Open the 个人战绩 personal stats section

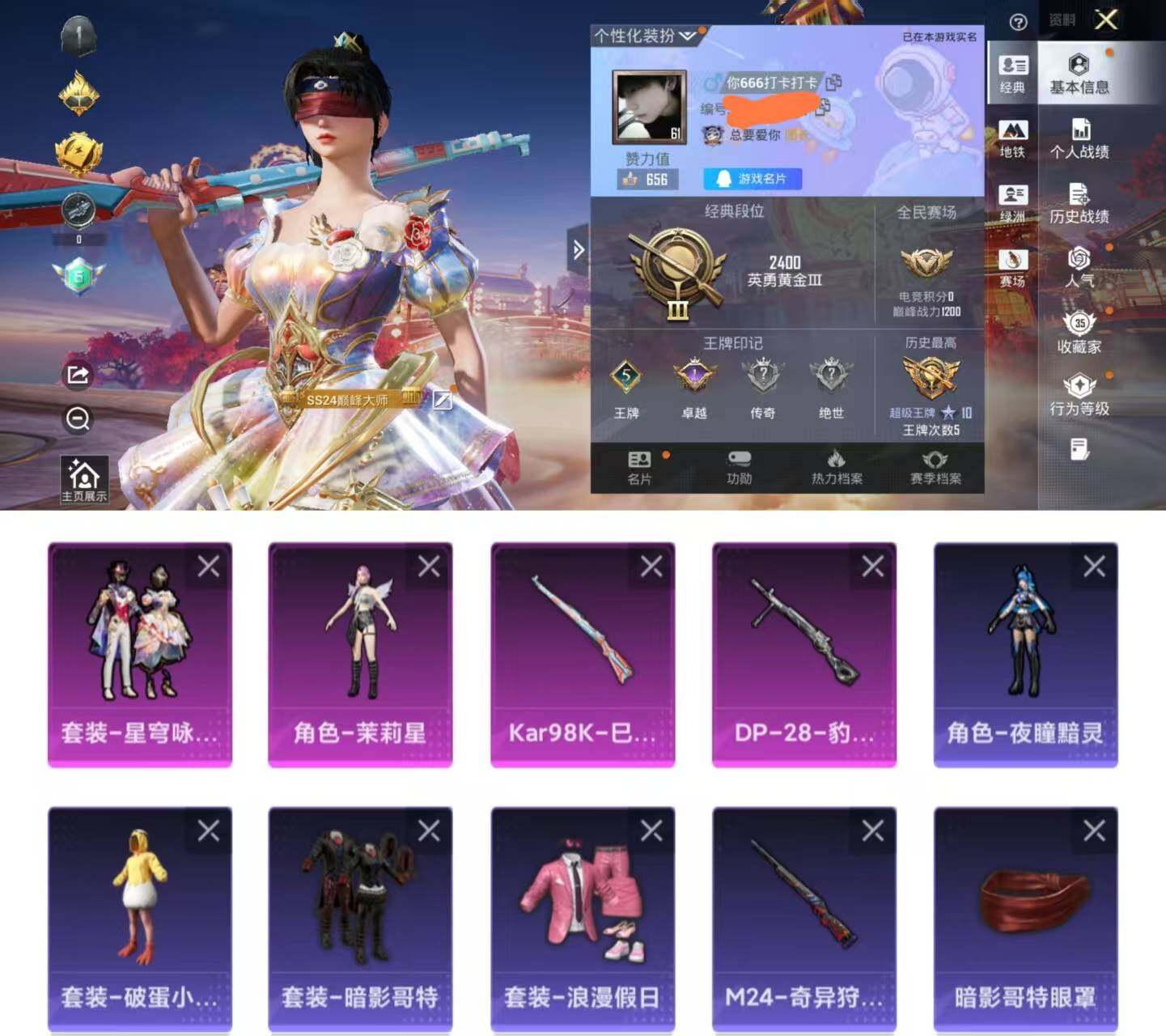tap(1079, 138)
